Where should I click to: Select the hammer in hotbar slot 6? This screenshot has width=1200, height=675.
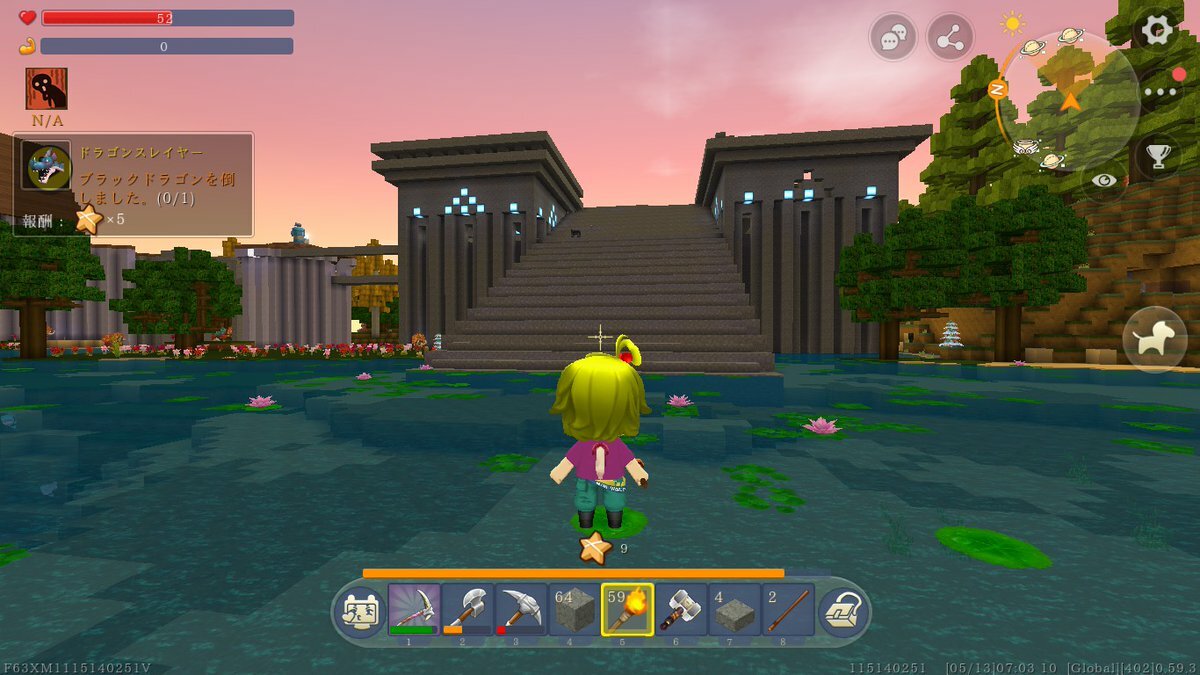(x=681, y=609)
